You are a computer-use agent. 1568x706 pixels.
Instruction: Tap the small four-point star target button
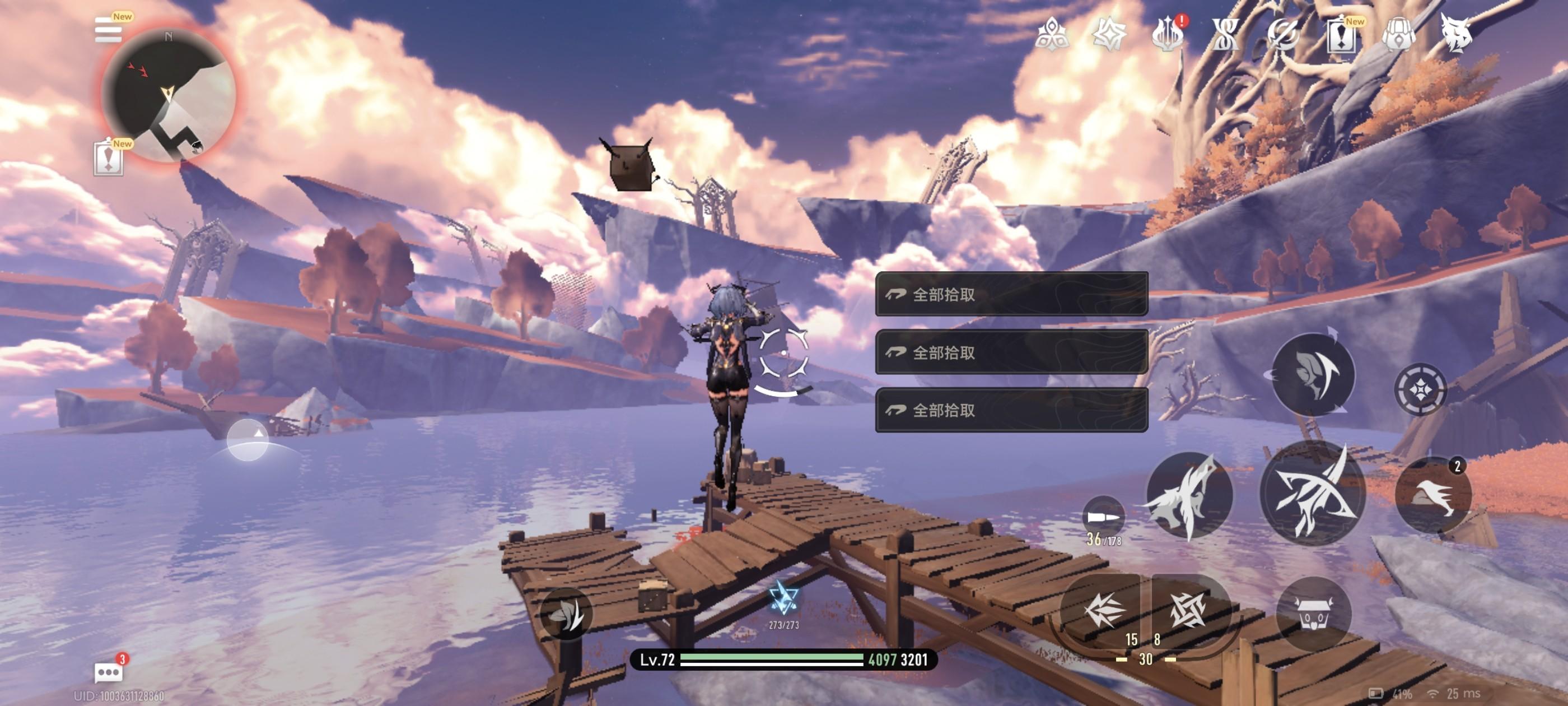pyautogui.click(x=1420, y=389)
